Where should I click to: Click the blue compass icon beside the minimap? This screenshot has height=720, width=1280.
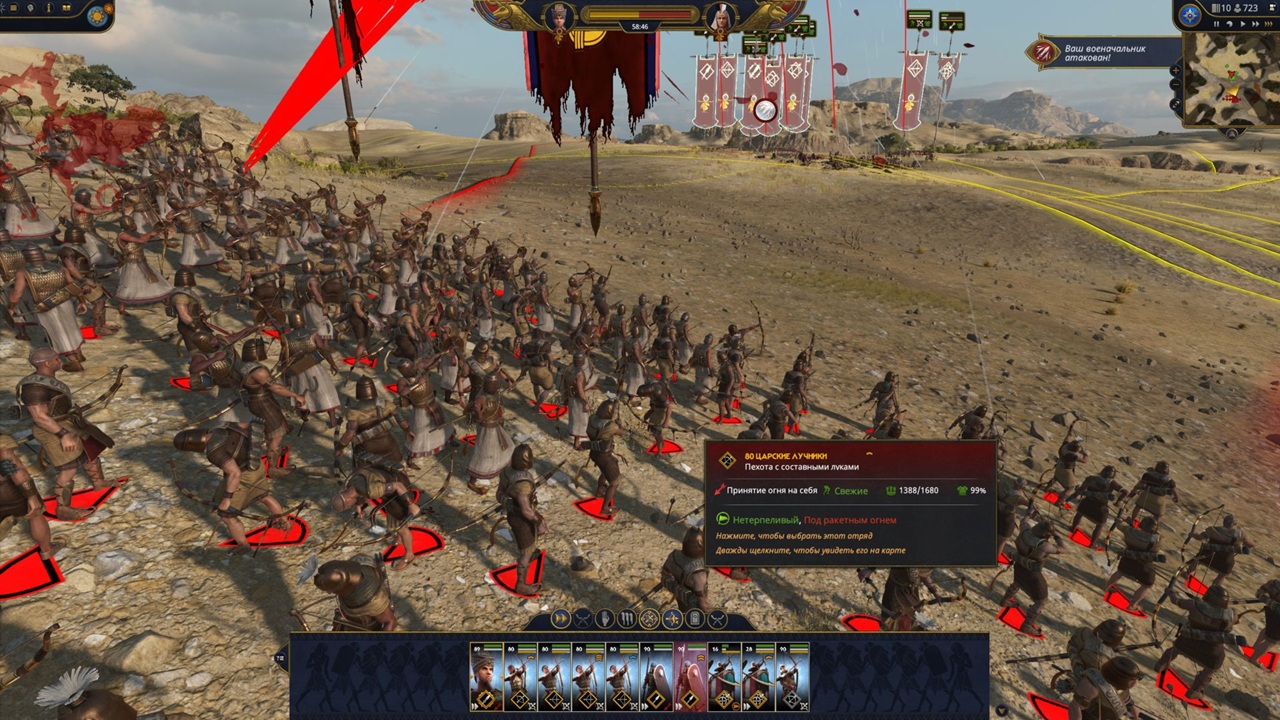click(x=1189, y=15)
